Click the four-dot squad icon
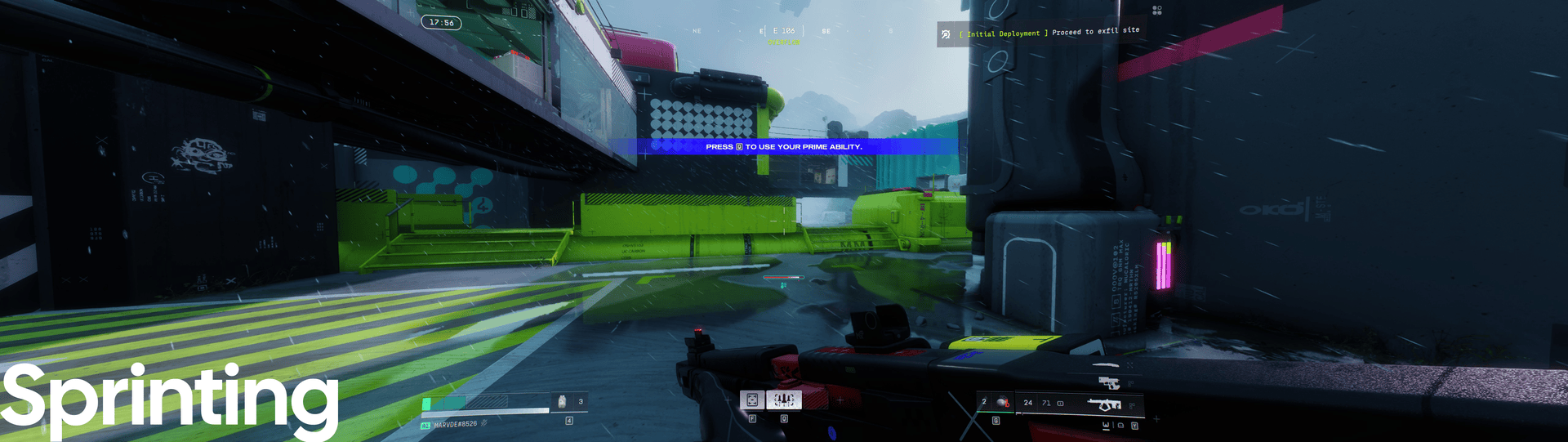Screen dimensions: 1568x442 coord(1156,10)
